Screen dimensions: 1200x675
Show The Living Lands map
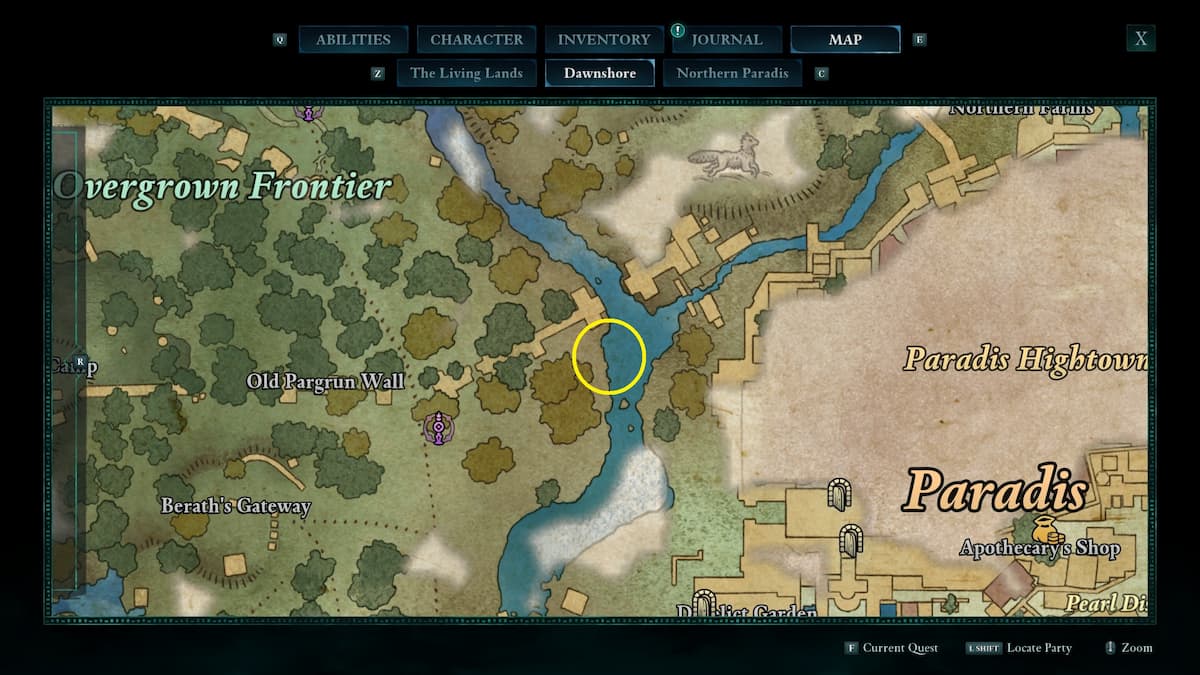466,73
